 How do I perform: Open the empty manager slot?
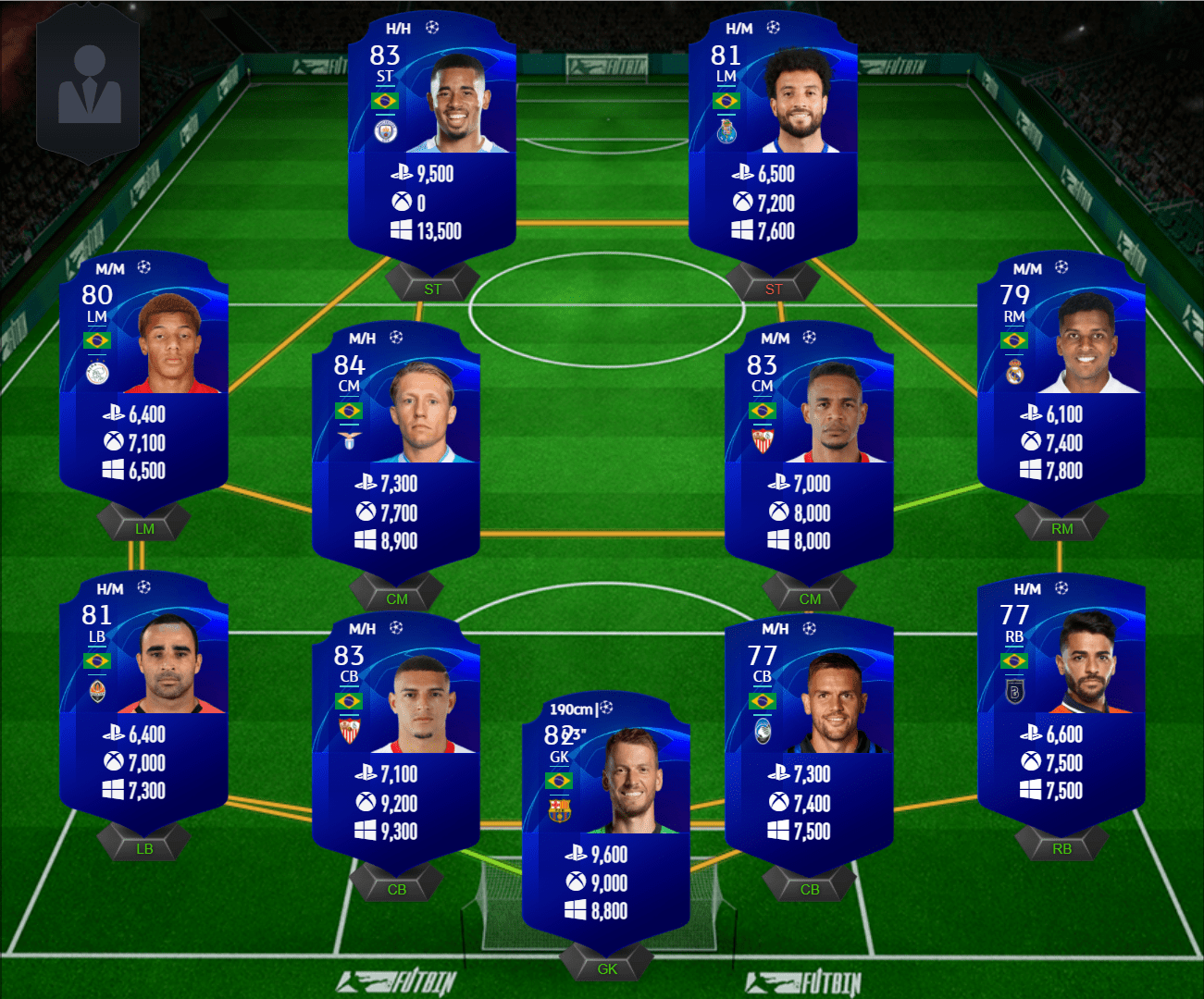89,88
